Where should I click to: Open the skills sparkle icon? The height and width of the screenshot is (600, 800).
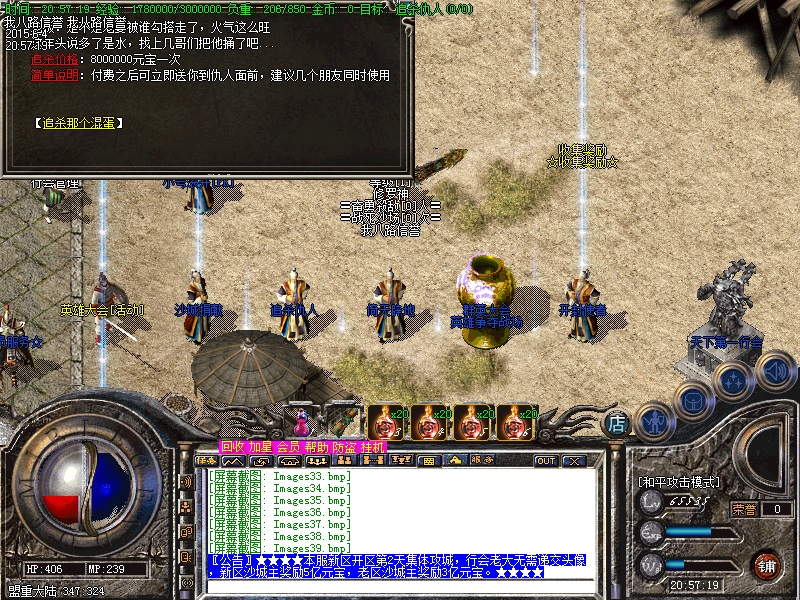(734, 381)
